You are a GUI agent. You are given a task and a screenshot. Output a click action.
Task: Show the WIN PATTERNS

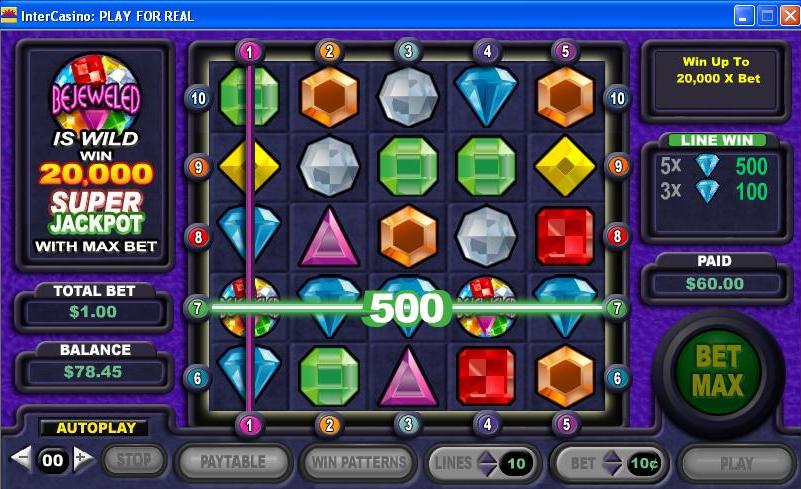coord(359,463)
